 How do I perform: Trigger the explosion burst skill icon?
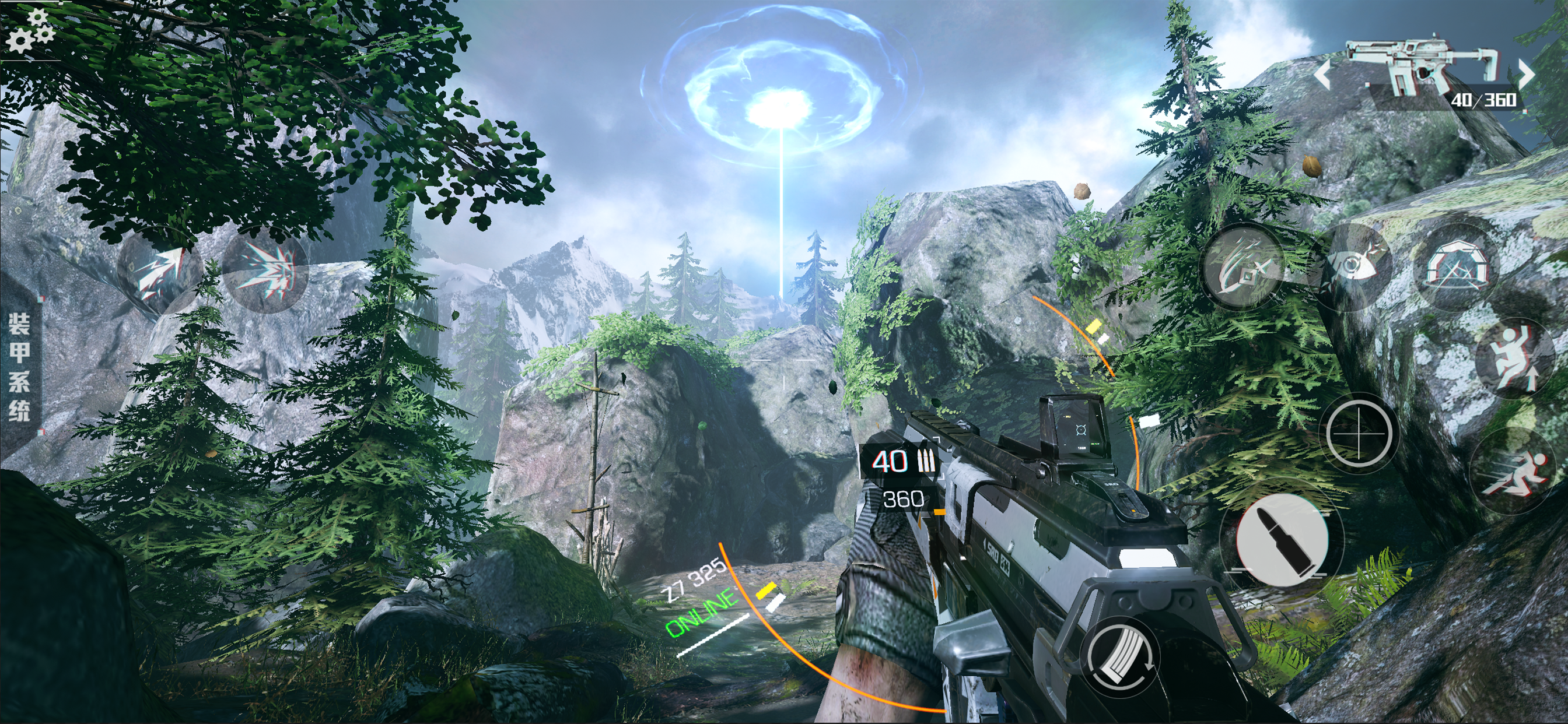pos(265,271)
